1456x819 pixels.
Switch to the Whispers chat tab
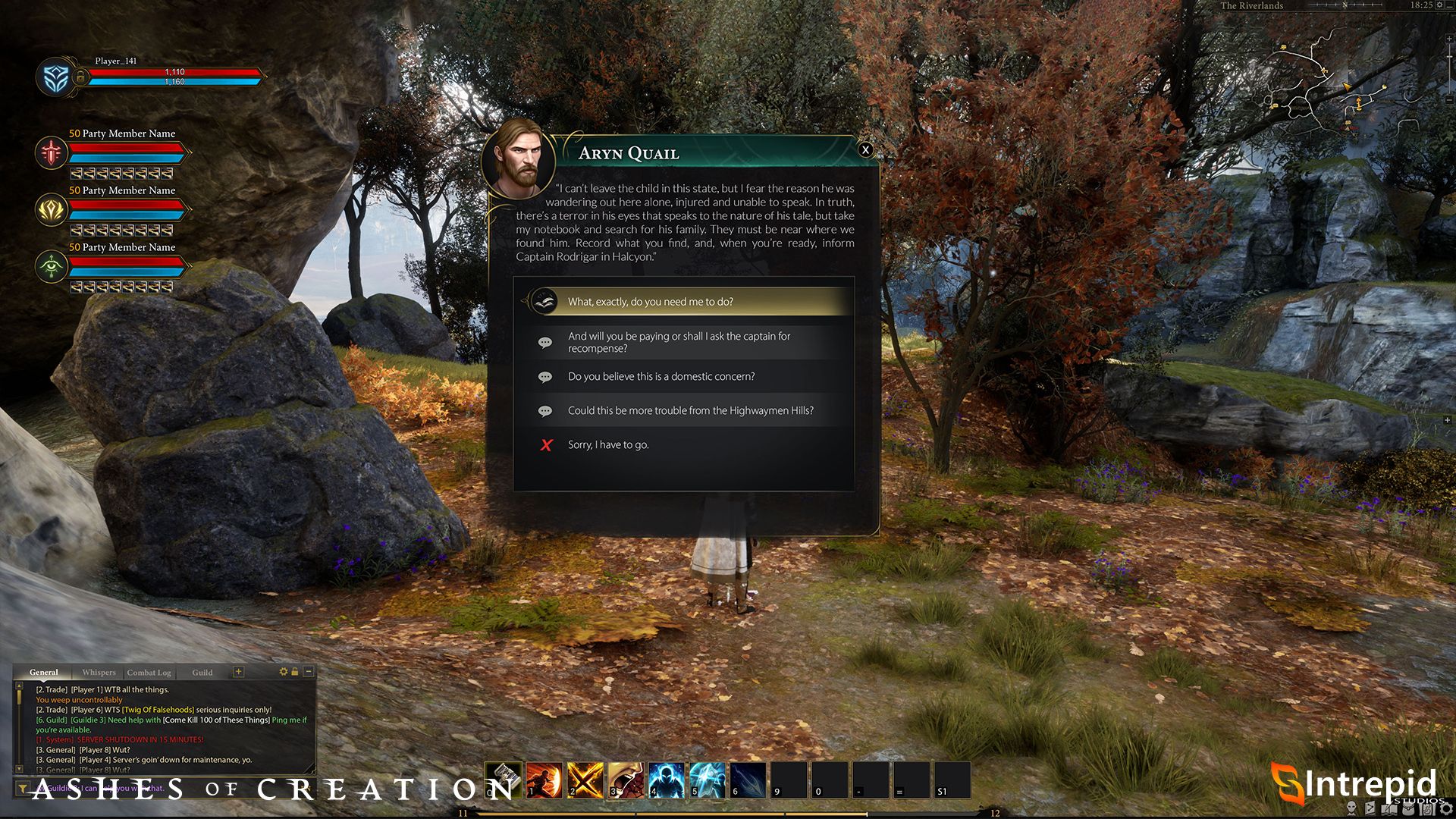(99, 673)
